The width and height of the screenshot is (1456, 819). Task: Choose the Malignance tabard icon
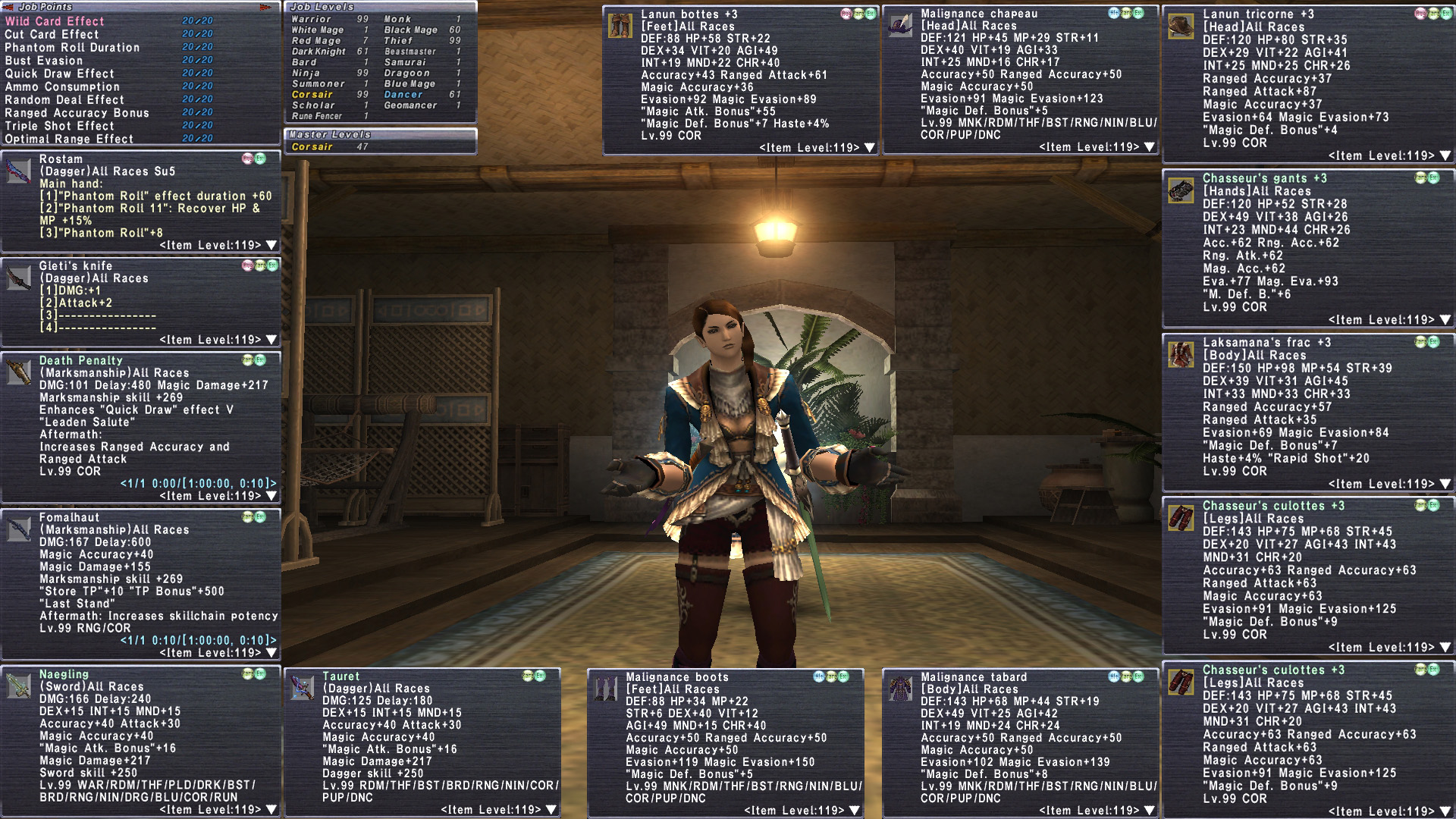point(900,689)
